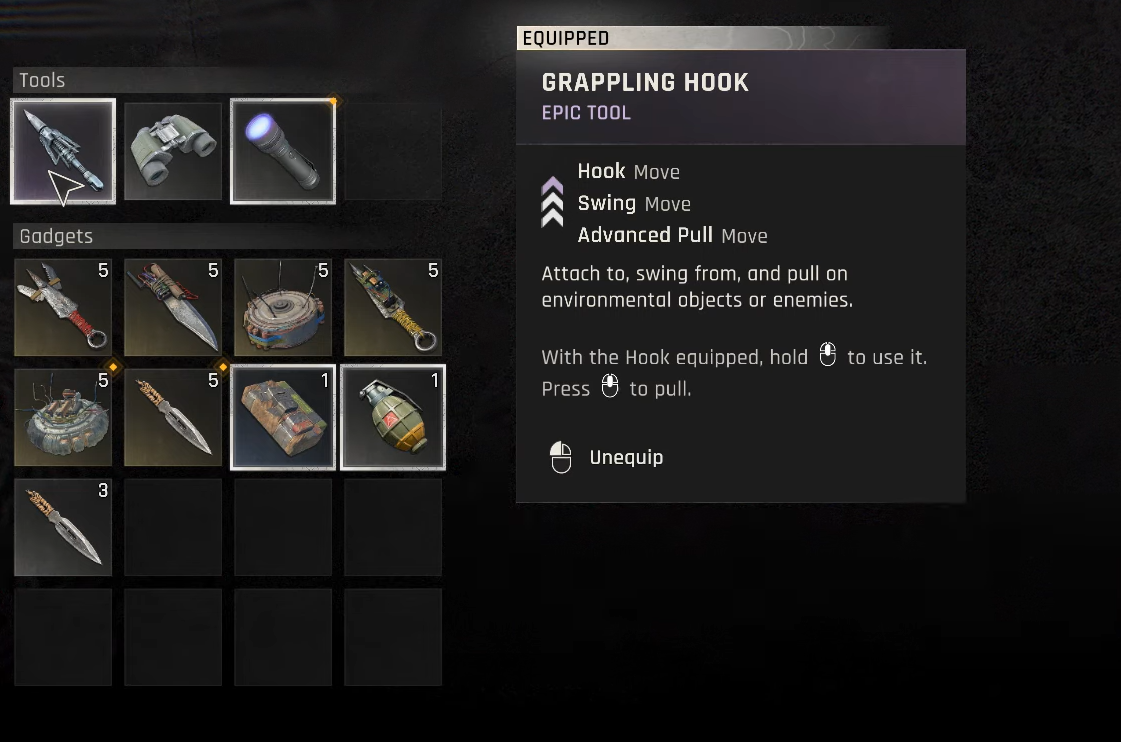Image resolution: width=1121 pixels, height=742 pixels.
Task: Select the grappling hook tool slot
Action: click(63, 151)
